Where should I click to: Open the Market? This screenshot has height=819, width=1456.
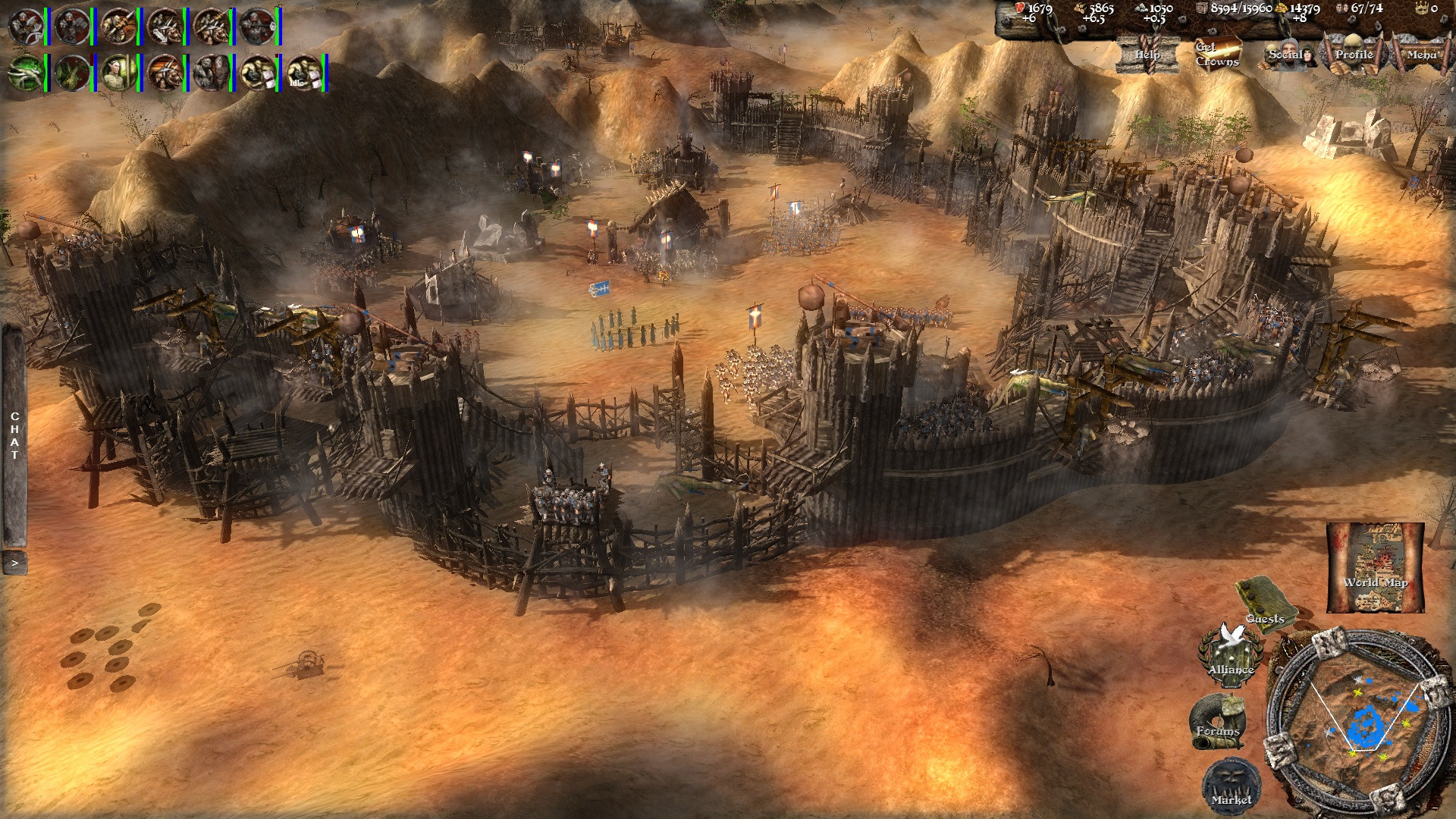[1232, 786]
